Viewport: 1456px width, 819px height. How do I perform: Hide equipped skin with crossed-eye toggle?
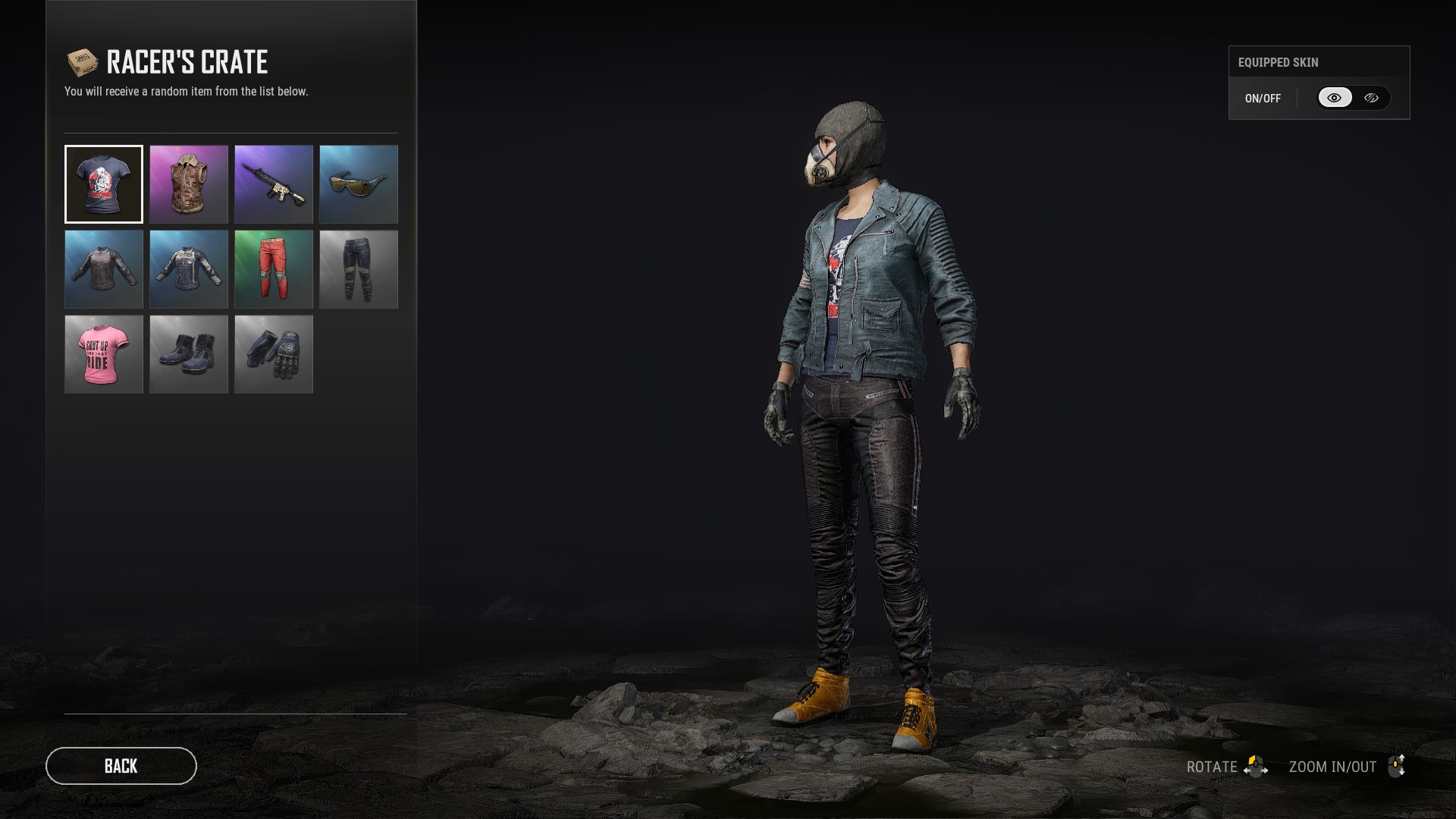click(1371, 98)
